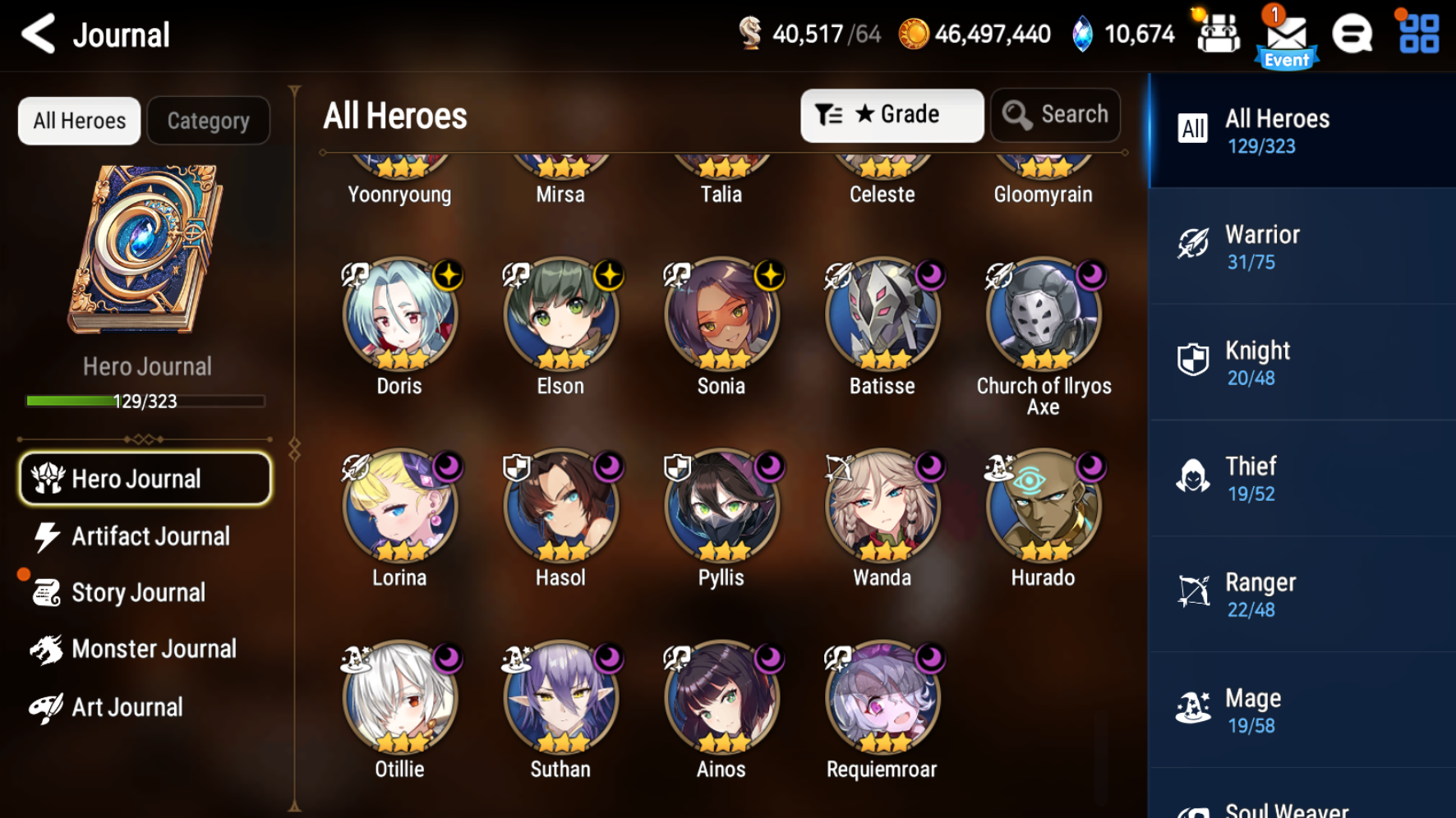
Task: Open the blue grid main menu
Action: (x=1419, y=34)
